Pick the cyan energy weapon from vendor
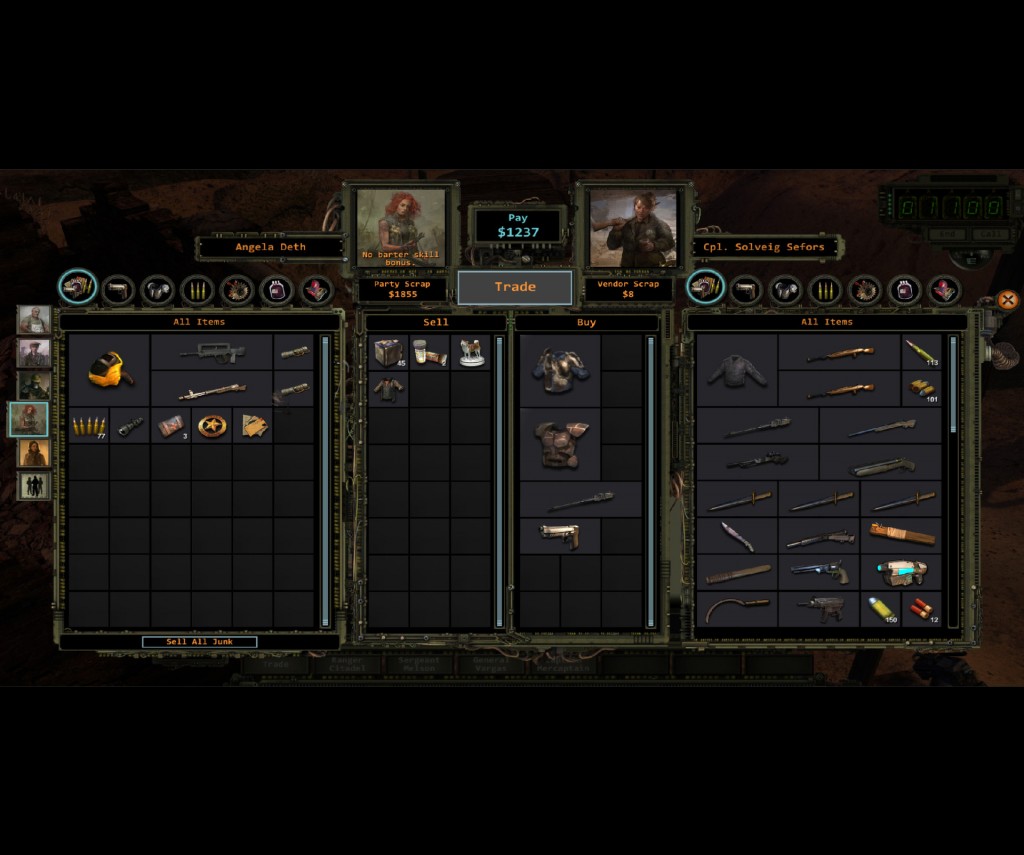Screen dimensions: 1024x855 click(x=901, y=573)
